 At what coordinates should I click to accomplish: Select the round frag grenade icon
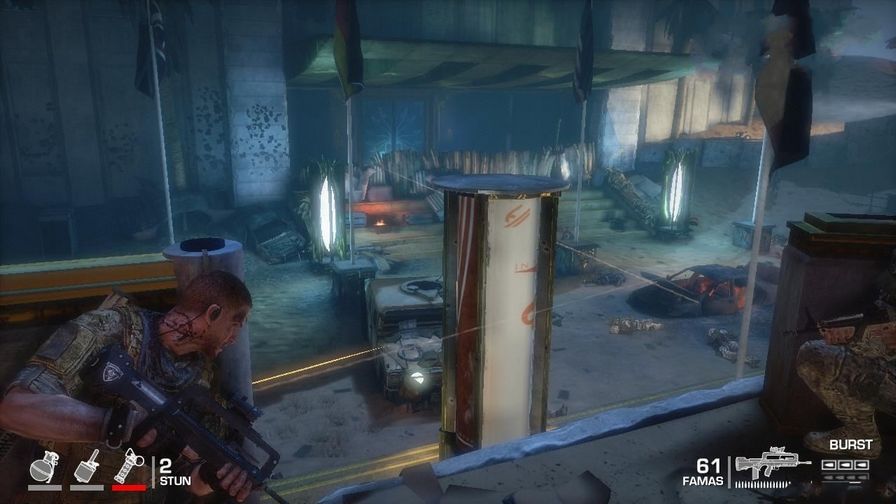coord(44,467)
